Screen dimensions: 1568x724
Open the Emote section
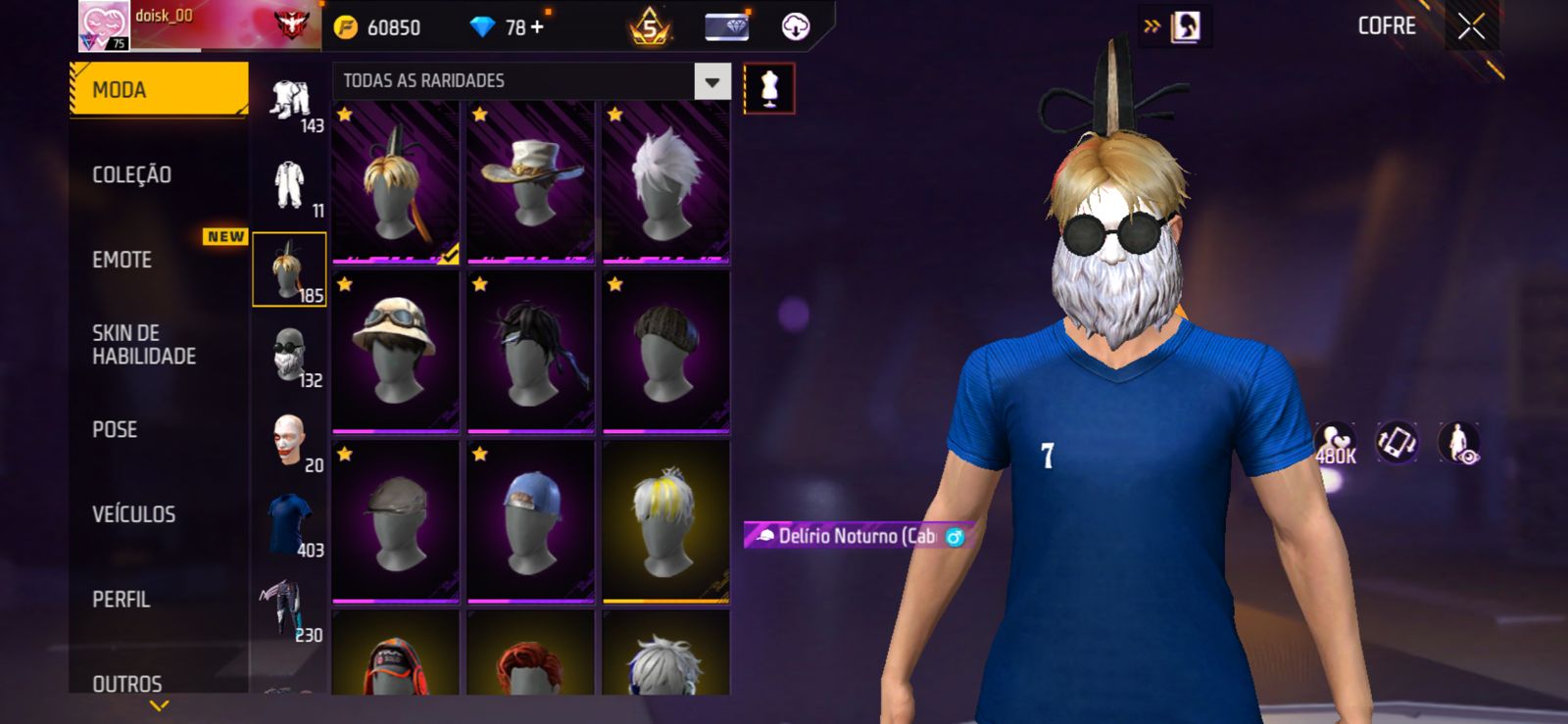(122, 260)
